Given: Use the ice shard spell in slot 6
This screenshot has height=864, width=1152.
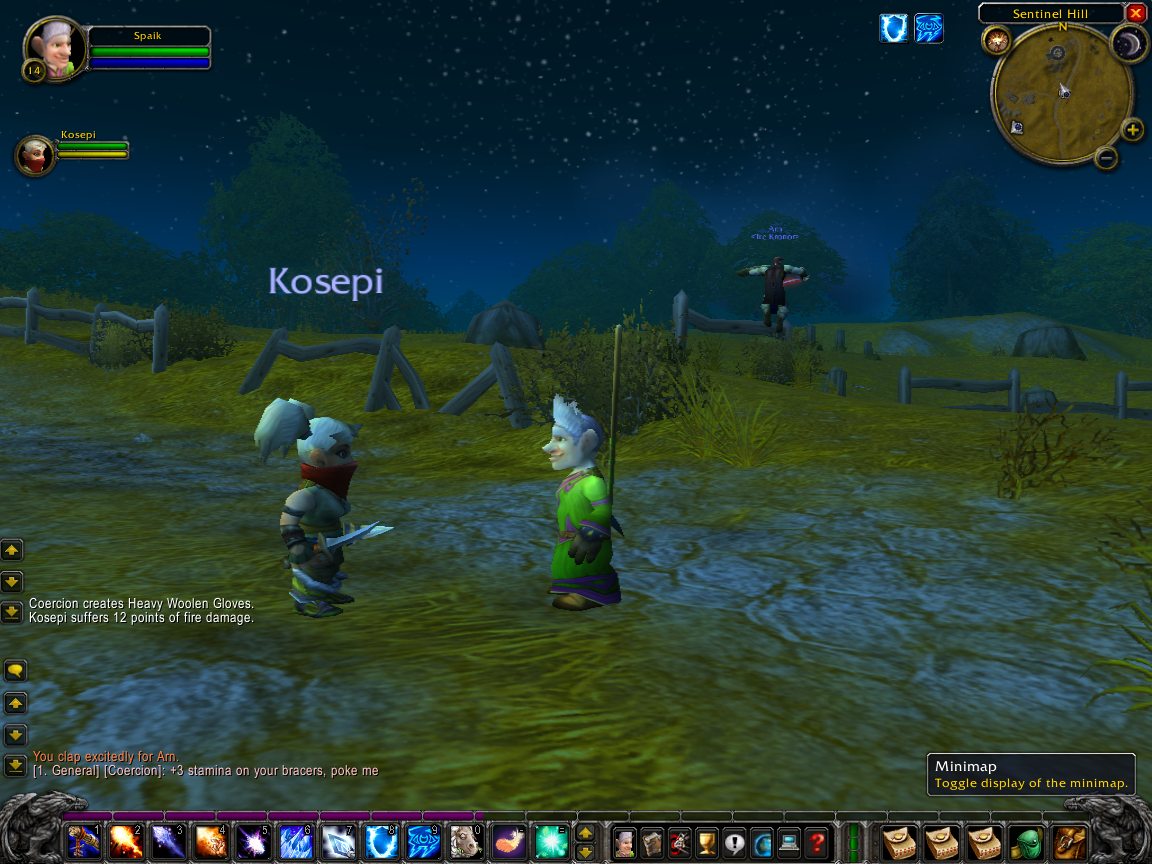Looking at the screenshot, I should pyautogui.click(x=296, y=842).
